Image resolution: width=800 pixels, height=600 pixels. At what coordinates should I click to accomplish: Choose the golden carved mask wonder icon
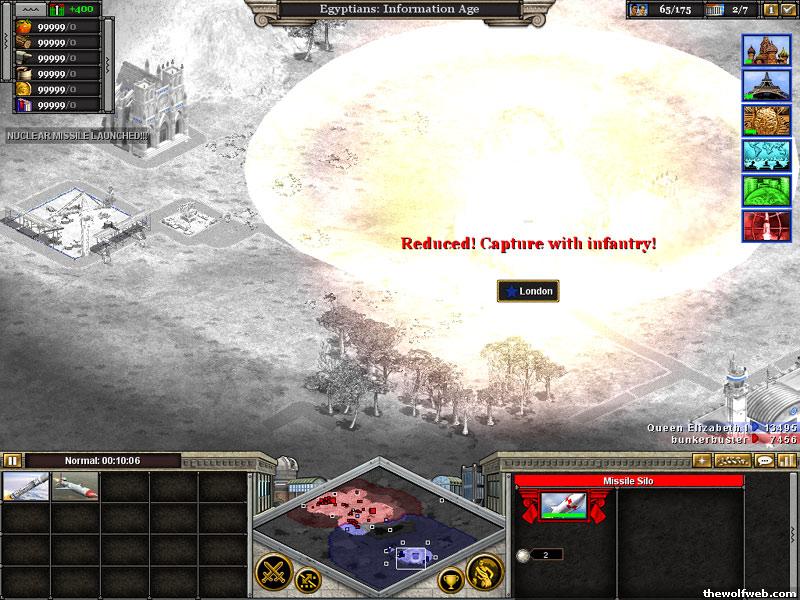click(x=765, y=120)
